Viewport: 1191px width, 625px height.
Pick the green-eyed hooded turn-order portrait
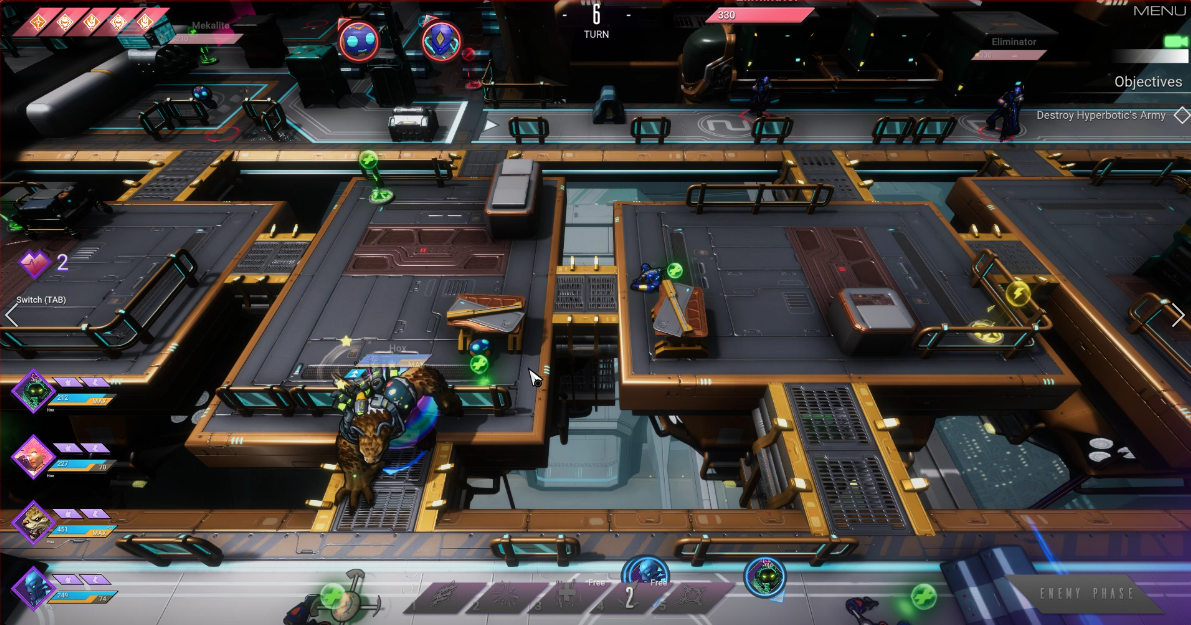pos(765,577)
